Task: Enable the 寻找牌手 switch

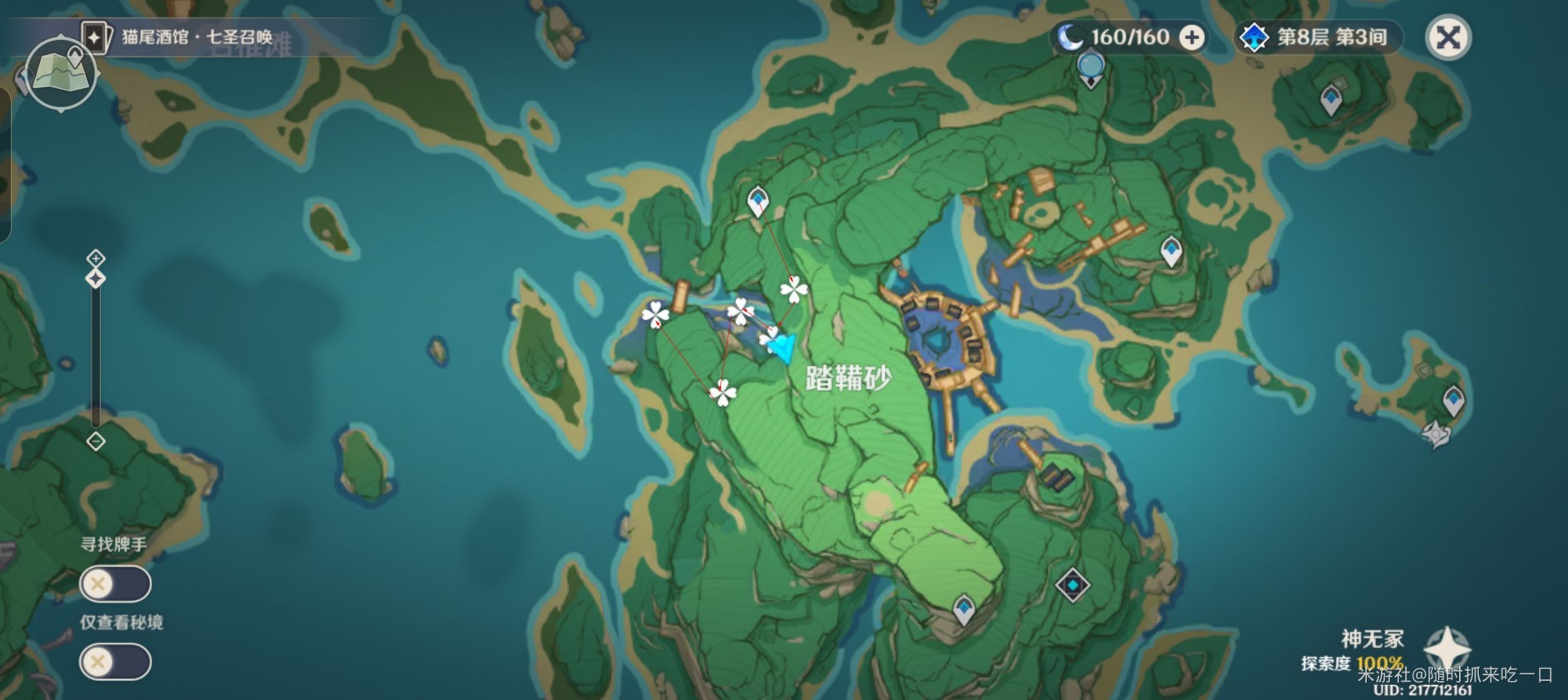Action: 115,584
